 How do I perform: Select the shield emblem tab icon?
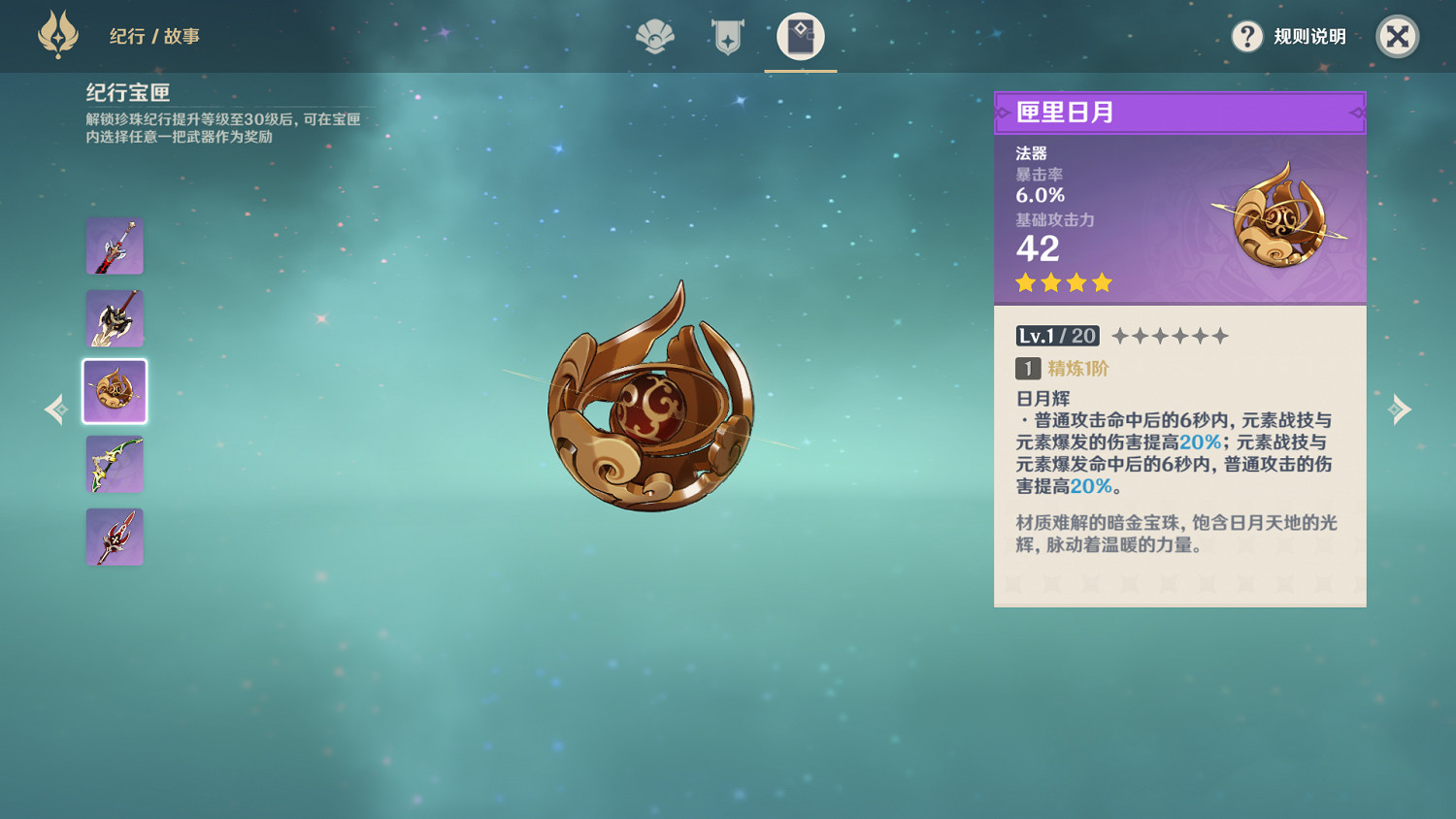coord(727,39)
